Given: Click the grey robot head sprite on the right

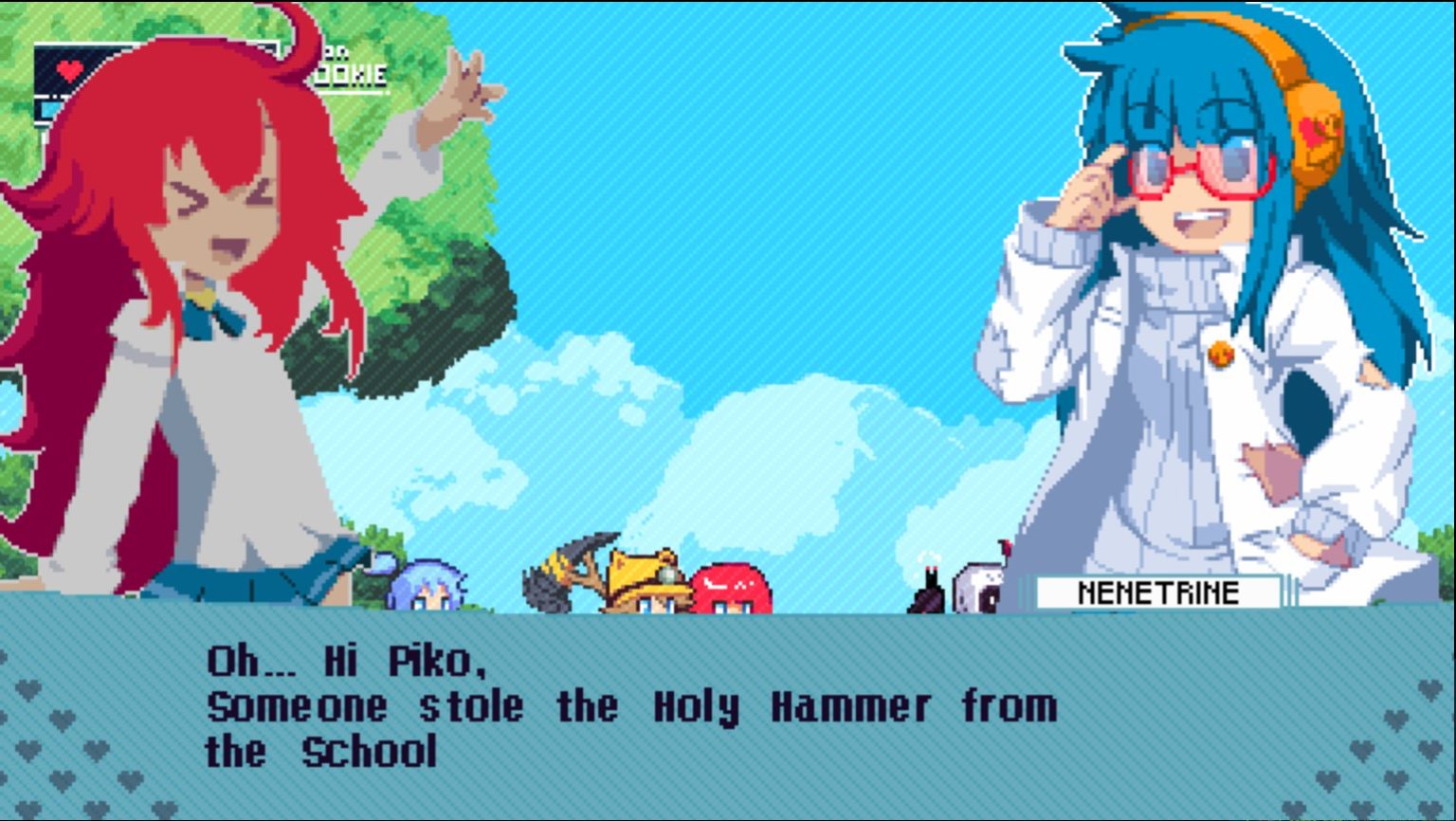Looking at the screenshot, I should point(979,586).
